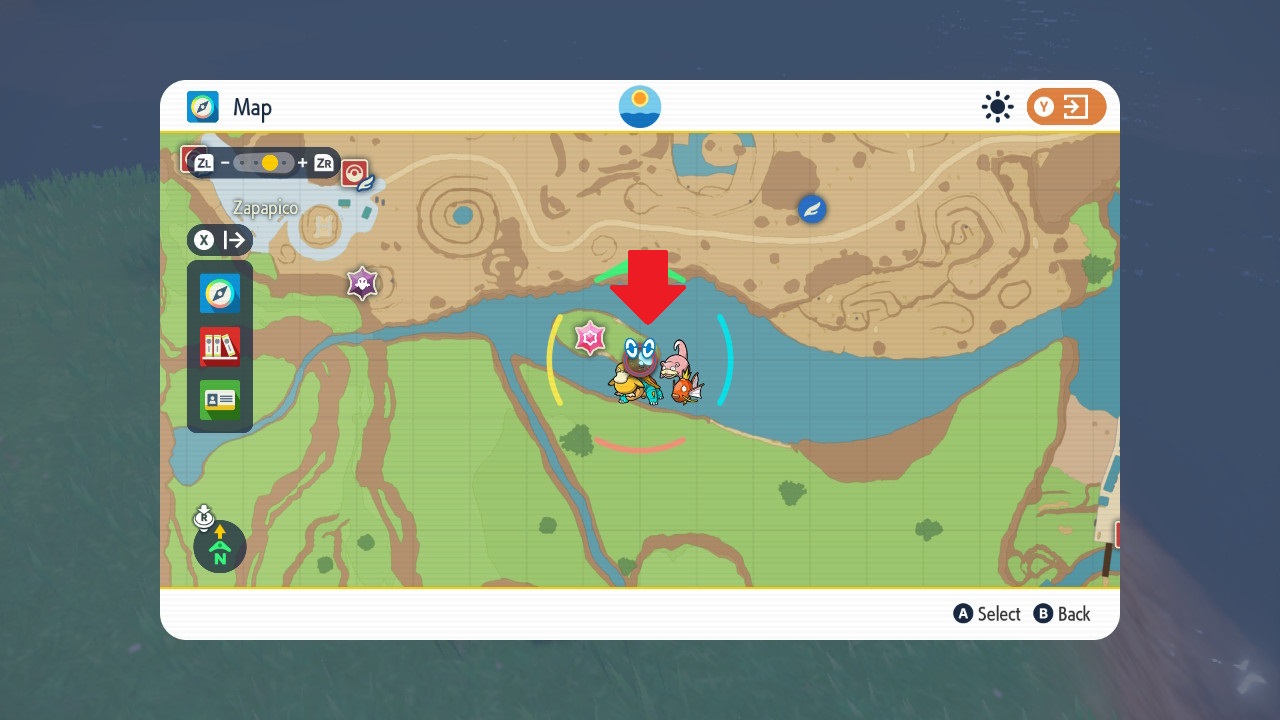This screenshot has width=1280, height=720.
Task: Click the daytime sun-over-sea icon
Action: pyautogui.click(x=640, y=107)
